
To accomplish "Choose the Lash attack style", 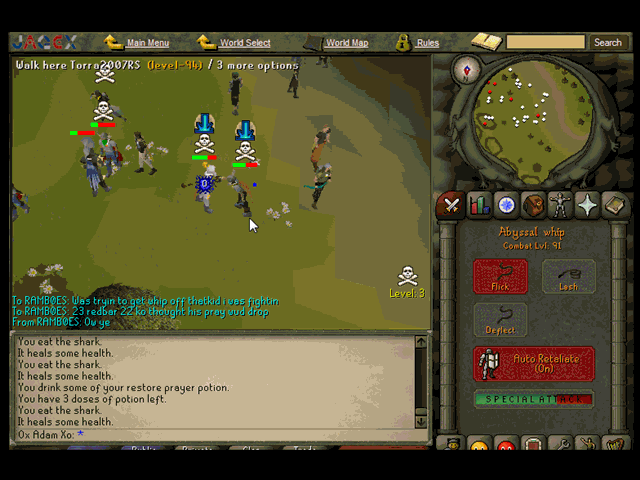I will pyautogui.click(x=568, y=276).
